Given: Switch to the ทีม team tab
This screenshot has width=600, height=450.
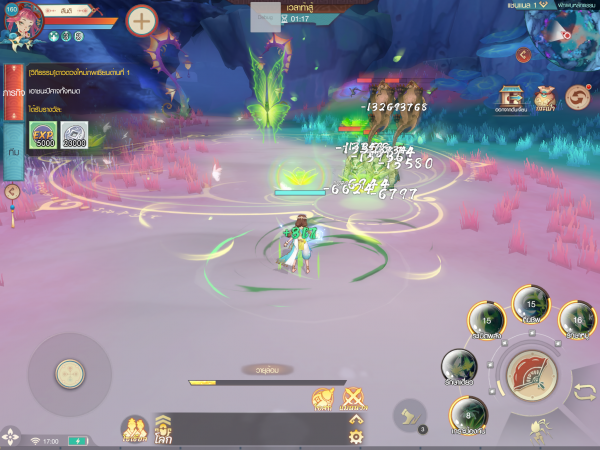Looking at the screenshot, I should point(13,150).
